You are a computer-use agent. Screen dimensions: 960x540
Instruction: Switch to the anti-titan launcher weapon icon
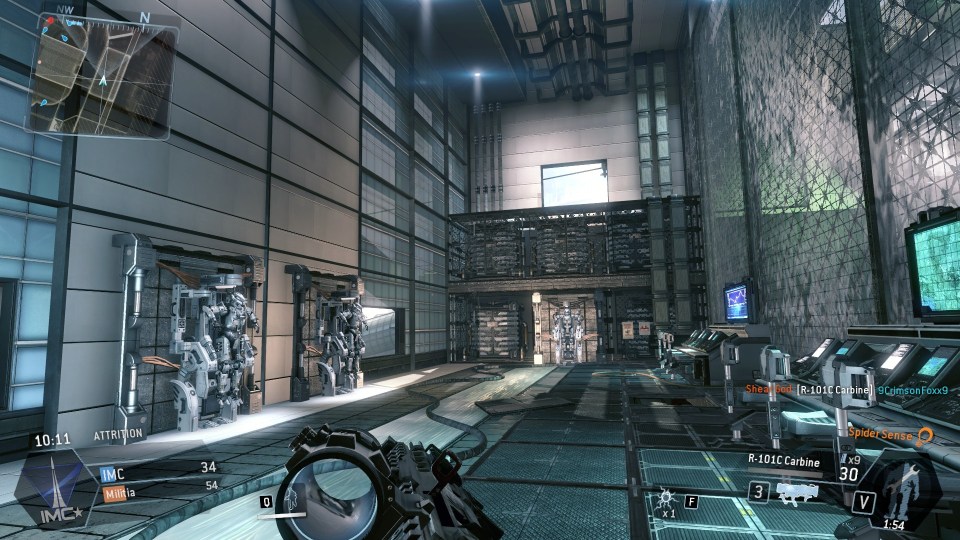(x=798, y=492)
